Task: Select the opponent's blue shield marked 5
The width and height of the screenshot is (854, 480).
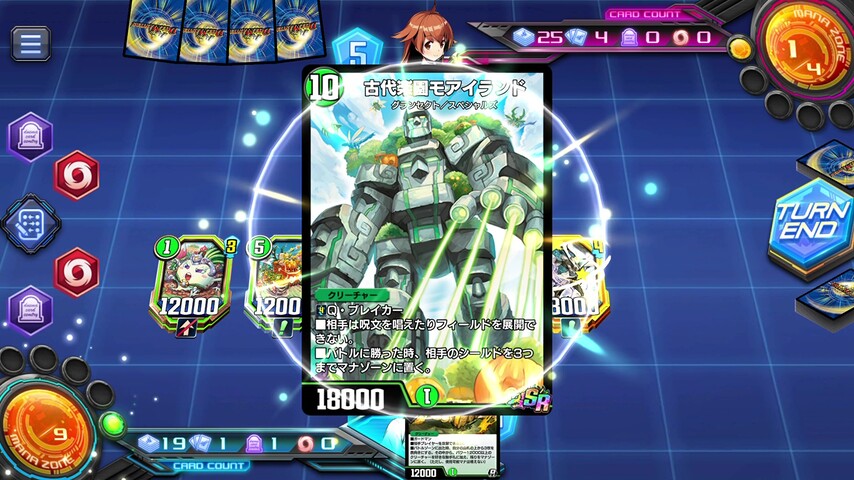Action: 352,52
